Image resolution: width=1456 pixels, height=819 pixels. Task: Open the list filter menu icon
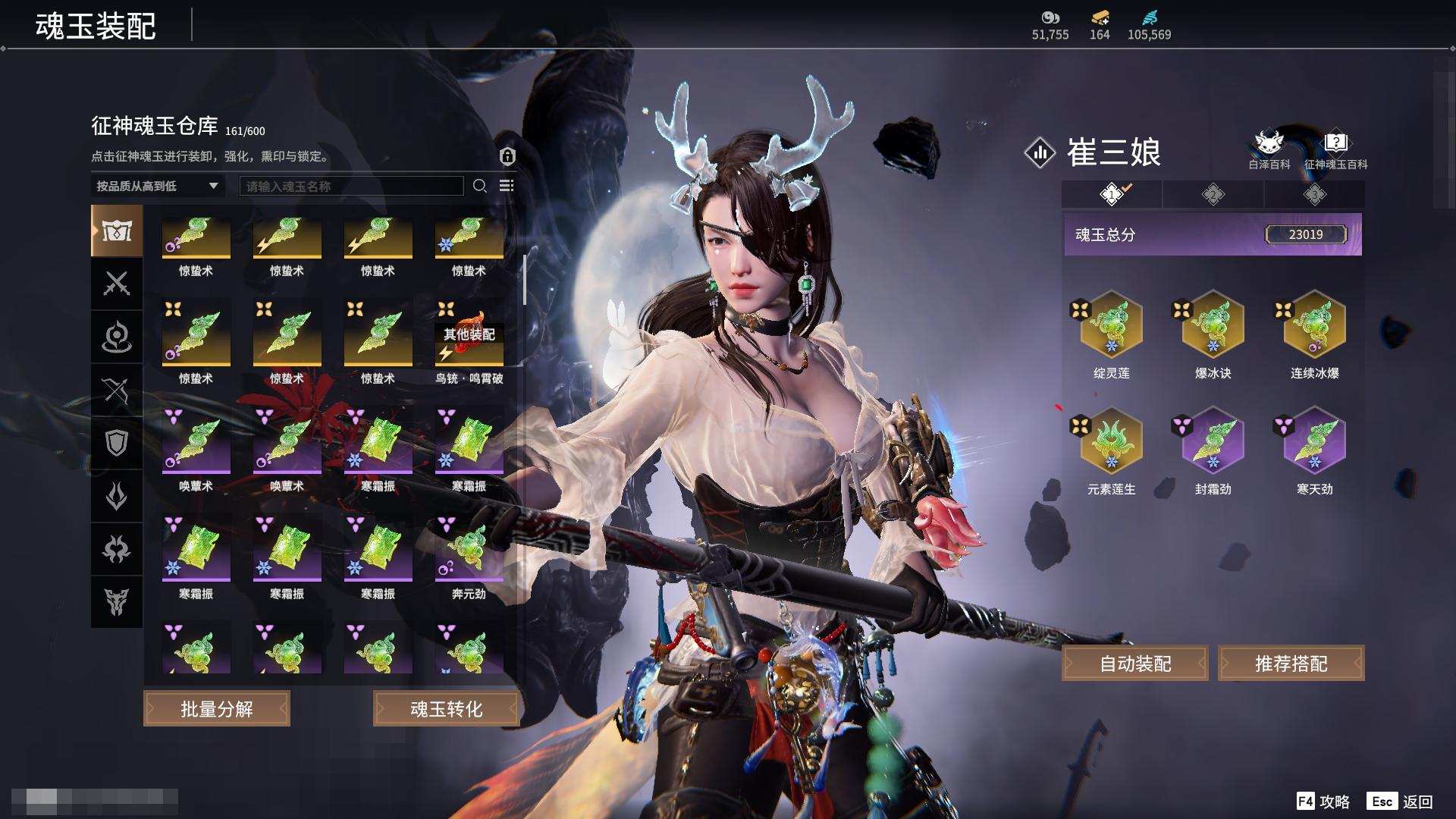coord(507,186)
